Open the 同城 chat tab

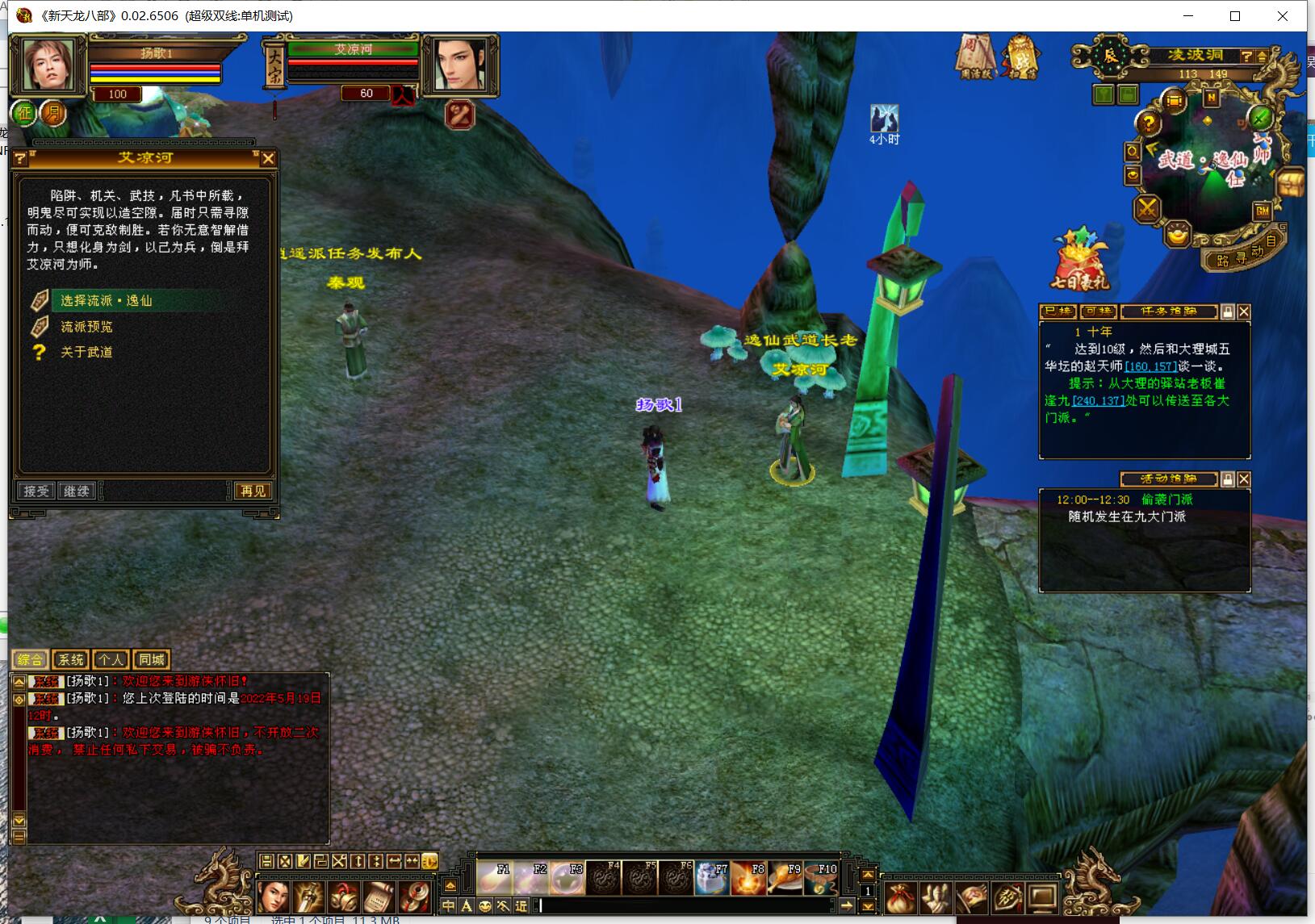pos(151,660)
